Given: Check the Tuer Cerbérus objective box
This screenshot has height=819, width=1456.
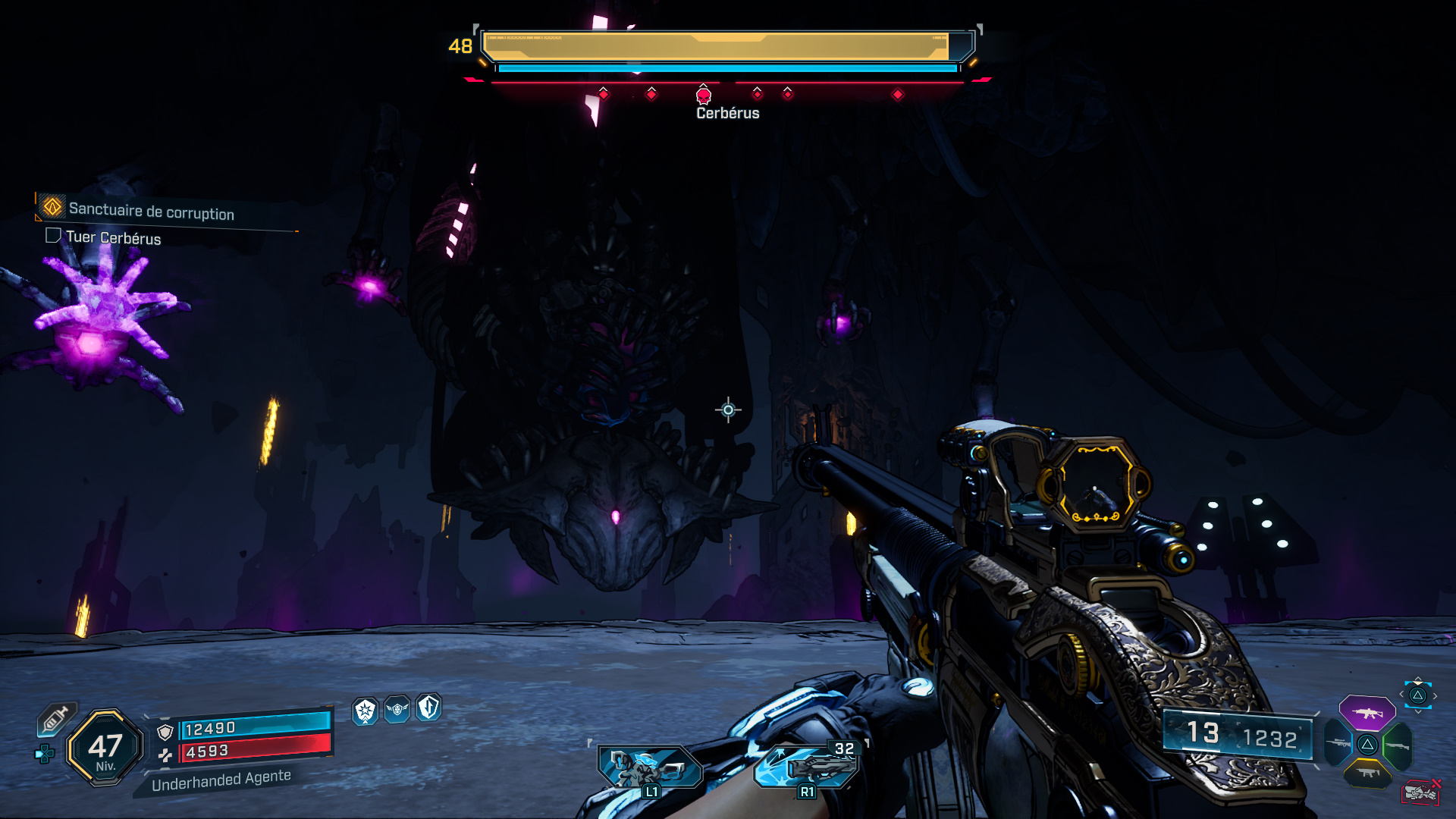Looking at the screenshot, I should (53, 236).
